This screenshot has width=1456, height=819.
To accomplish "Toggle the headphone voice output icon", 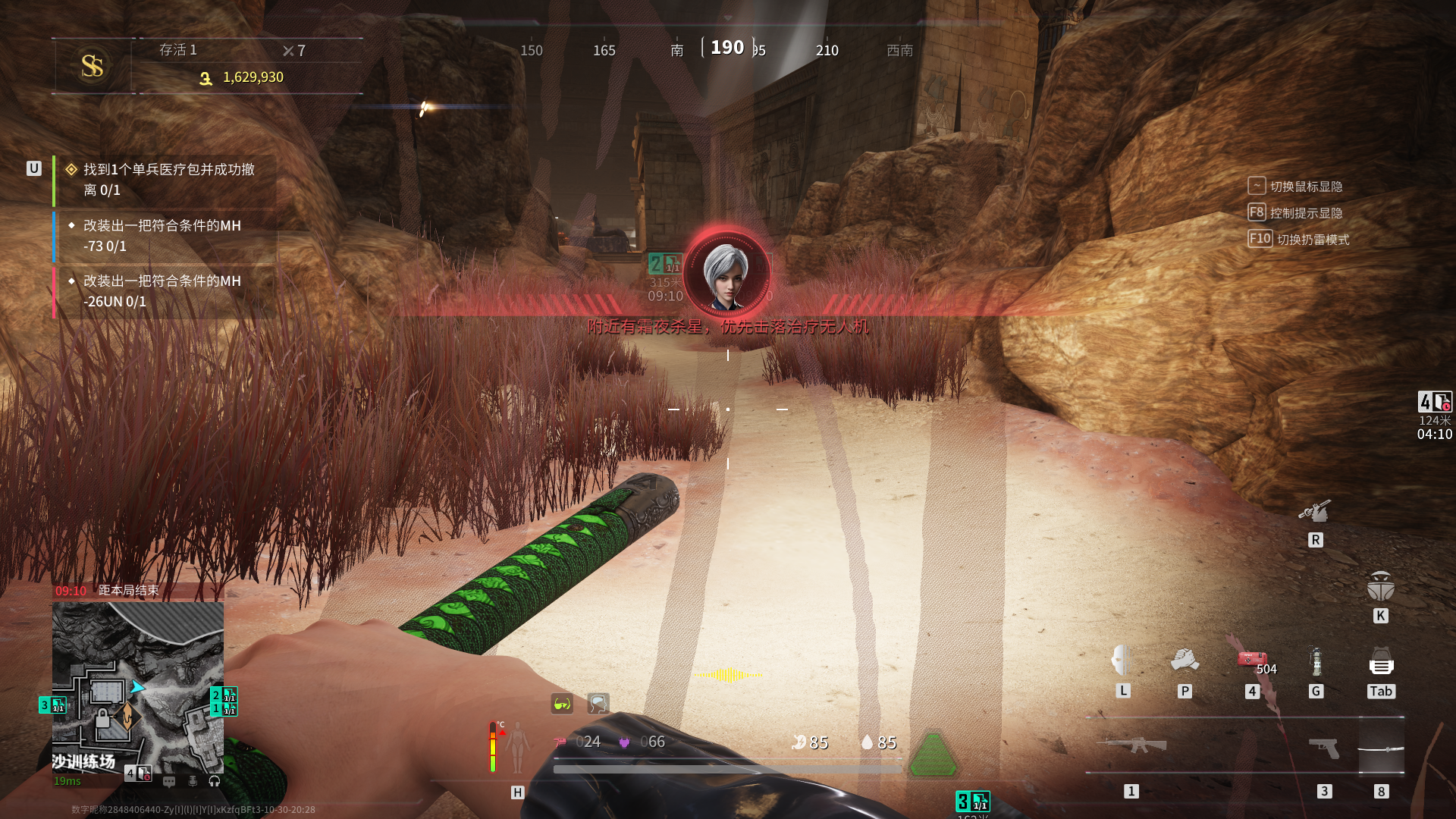I will [x=215, y=781].
